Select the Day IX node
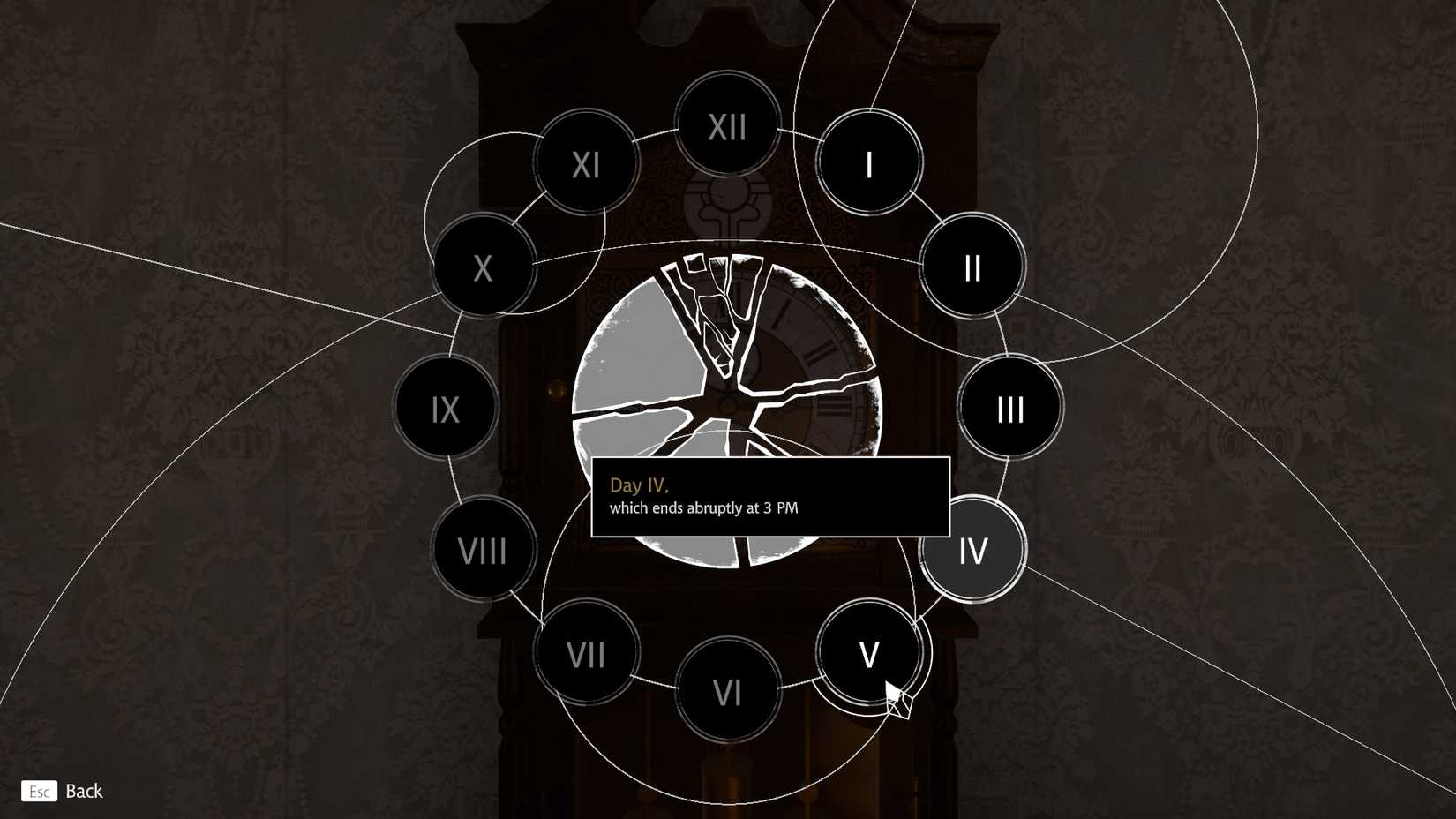 pyautogui.click(x=446, y=409)
